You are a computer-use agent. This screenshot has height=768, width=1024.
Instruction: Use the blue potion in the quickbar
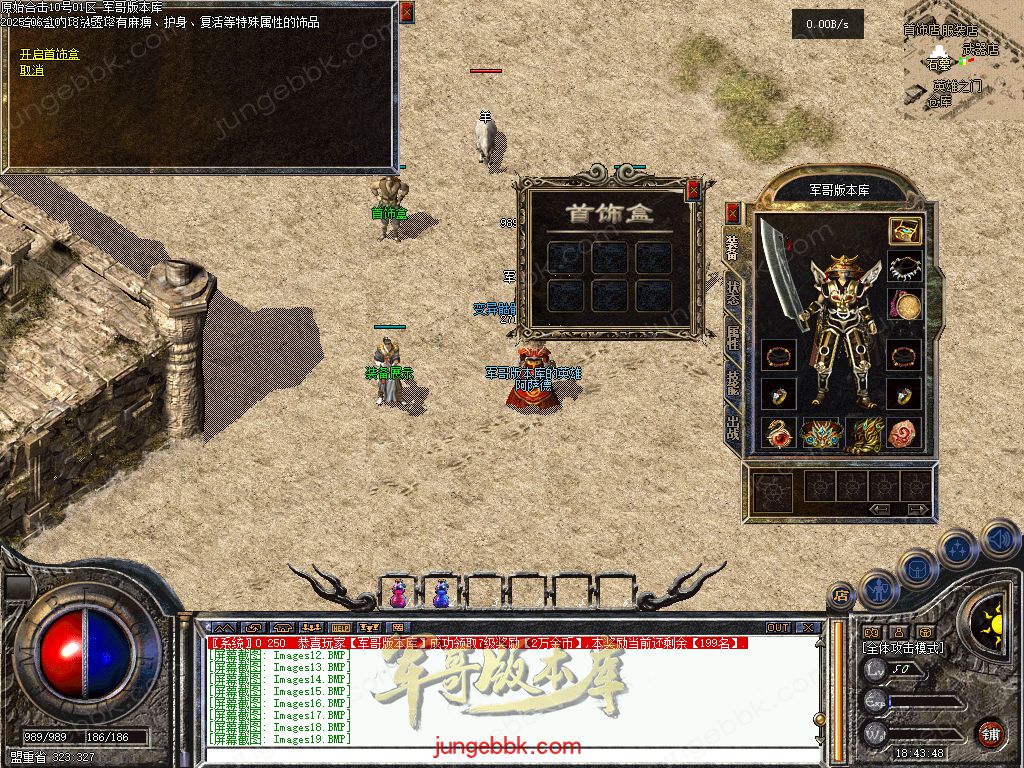(440, 594)
